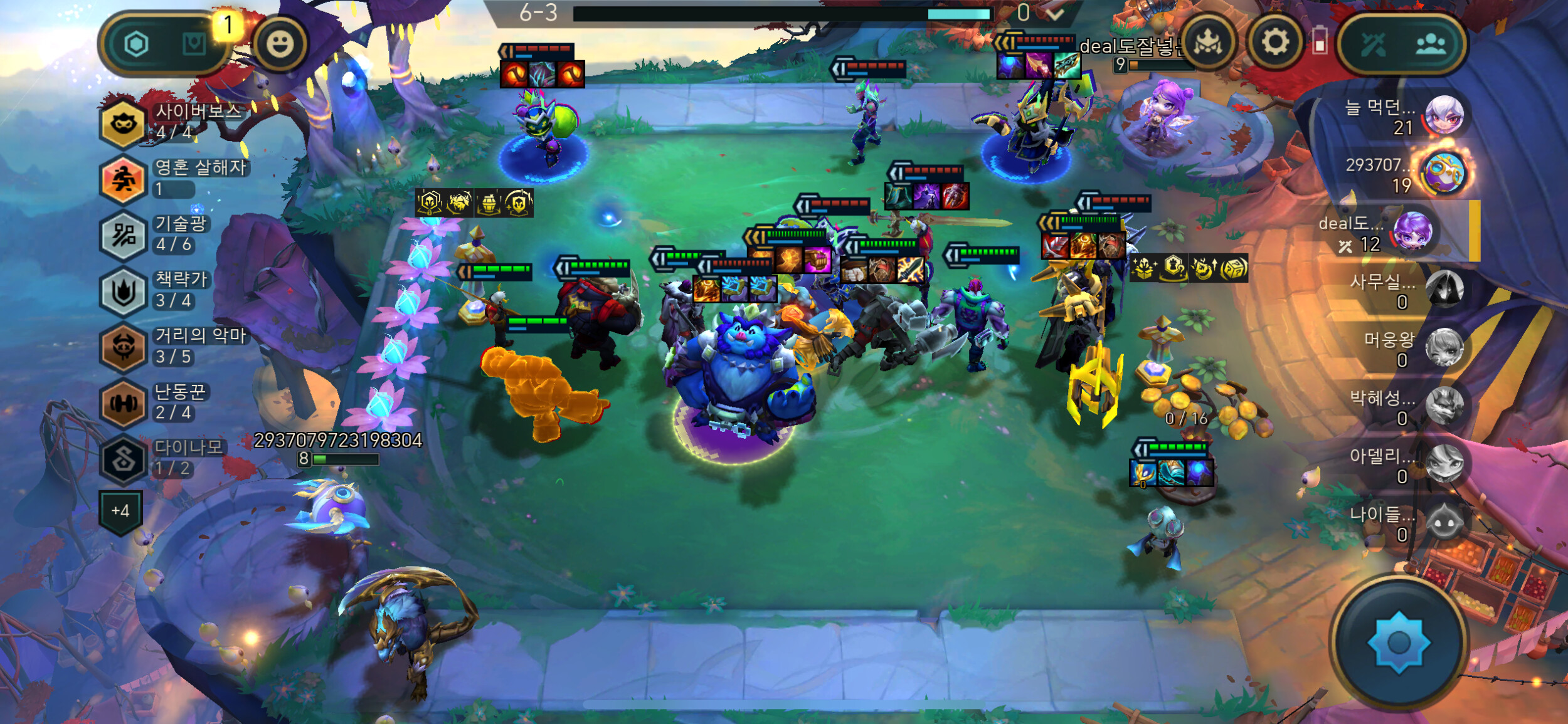This screenshot has height=724, width=1568.
Task: View the 사이버보스 4/4 trait
Action: tap(123, 122)
